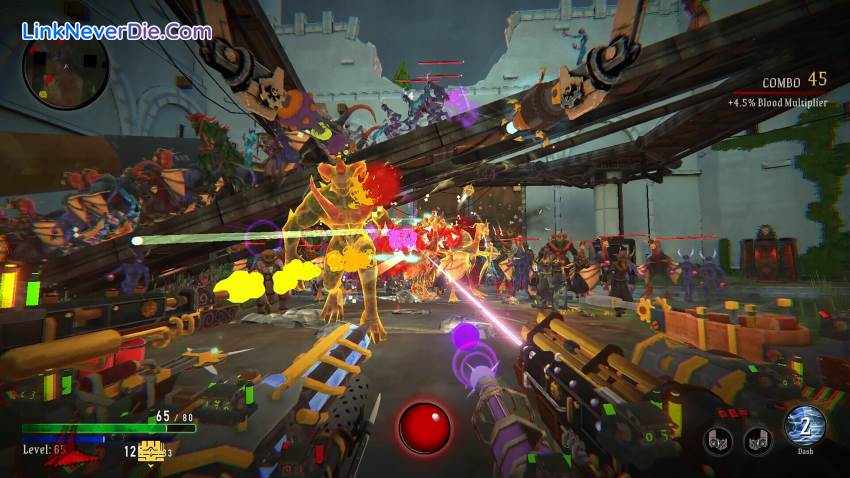Viewport: 850px width, 478px height.
Task: Select the red orb HUD icon
Action: pos(424,427)
